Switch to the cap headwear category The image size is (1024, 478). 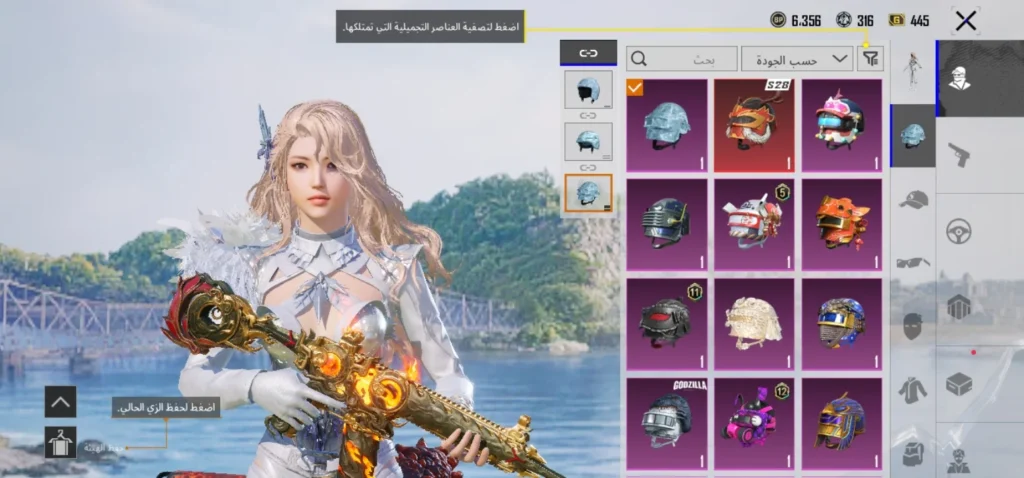[x=913, y=200]
